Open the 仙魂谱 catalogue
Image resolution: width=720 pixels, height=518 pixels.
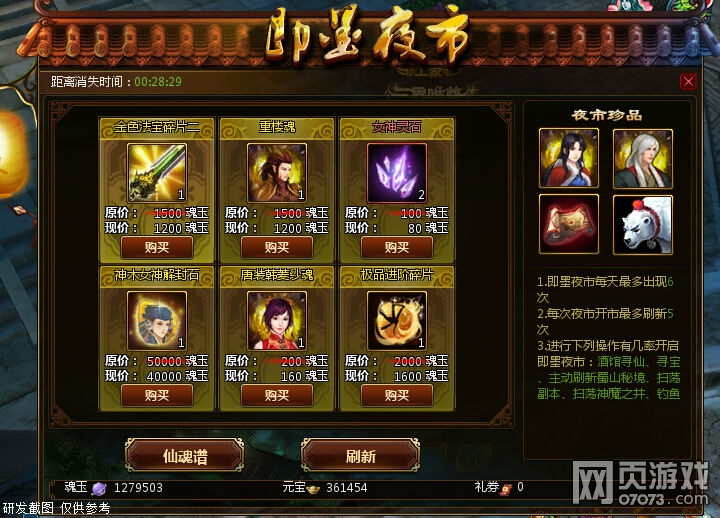point(185,456)
